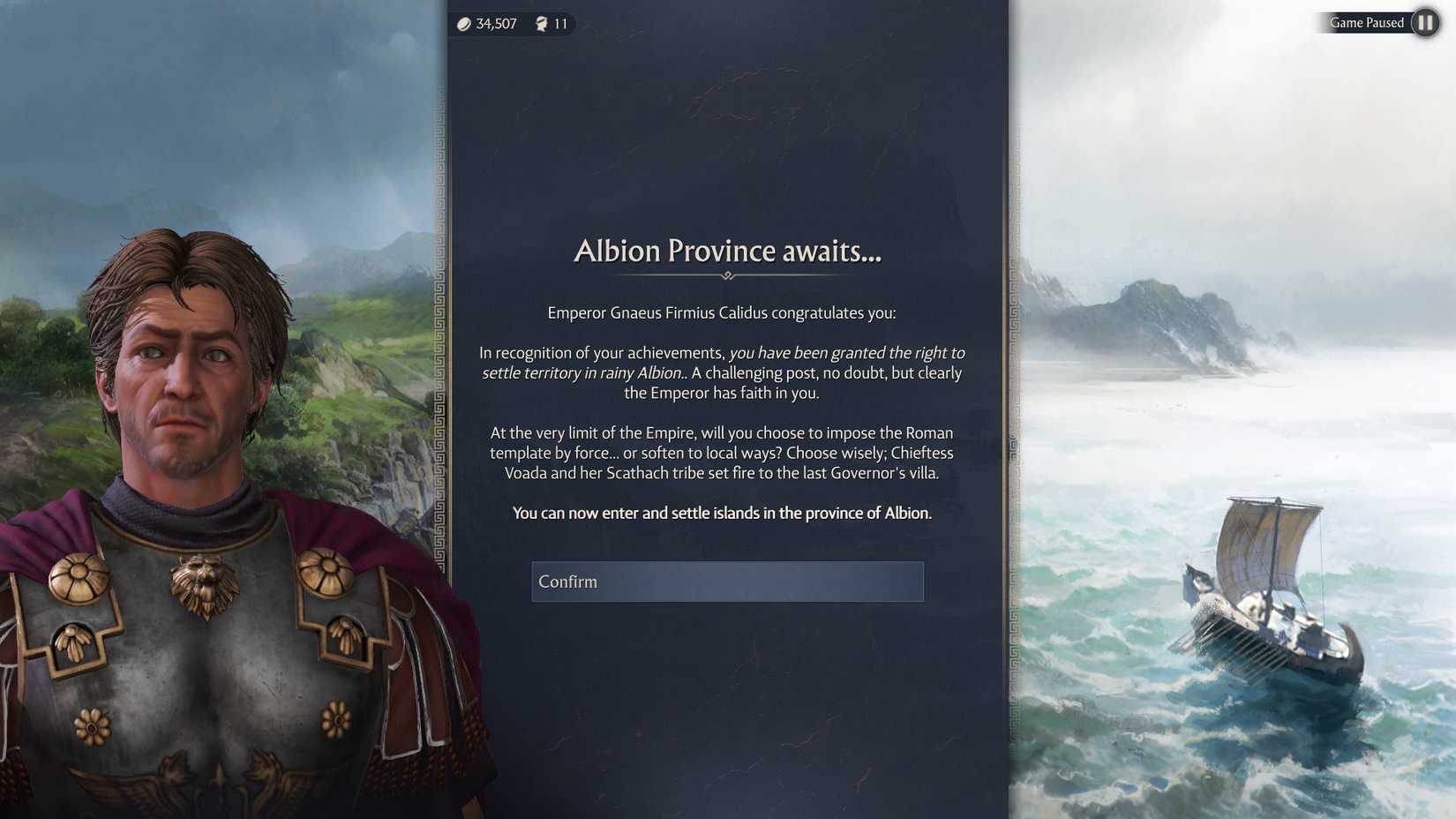The height and width of the screenshot is (819, 1456).
Task: Click the settle islands in Albion text
Action: pyautogui.click(x=723, y=513)
